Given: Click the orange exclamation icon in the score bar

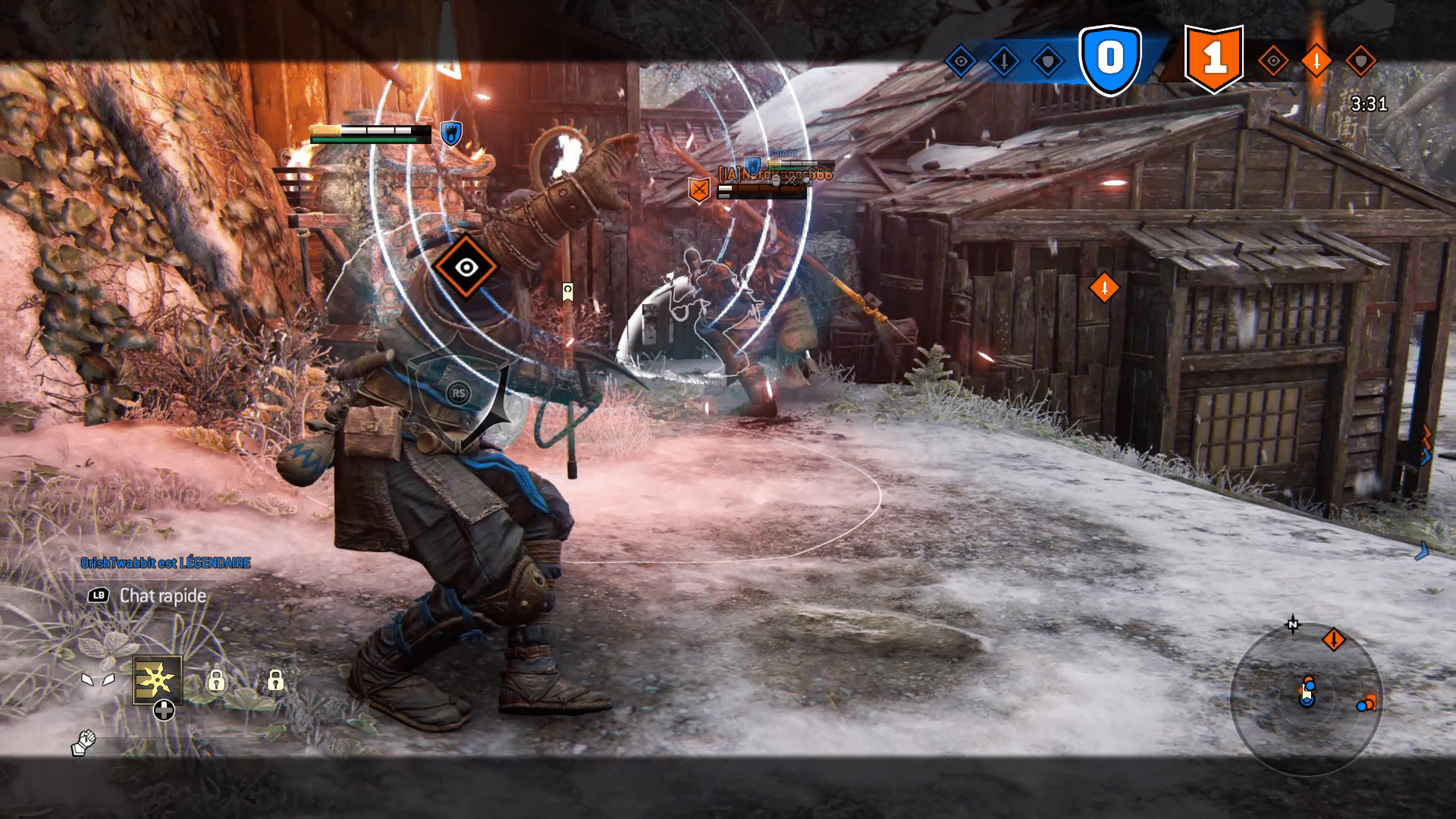Looking at the screenshot, I should coord(1316,61).
